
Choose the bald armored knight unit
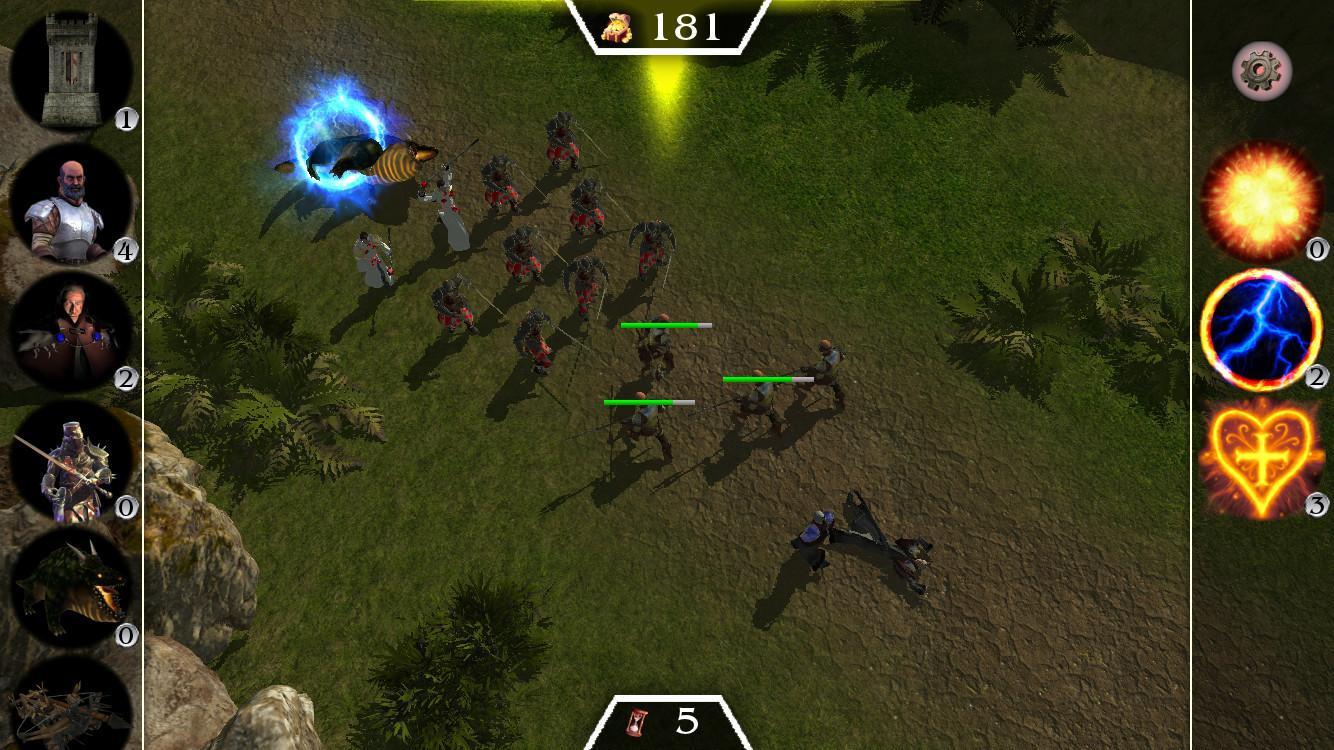pos(70,205)
